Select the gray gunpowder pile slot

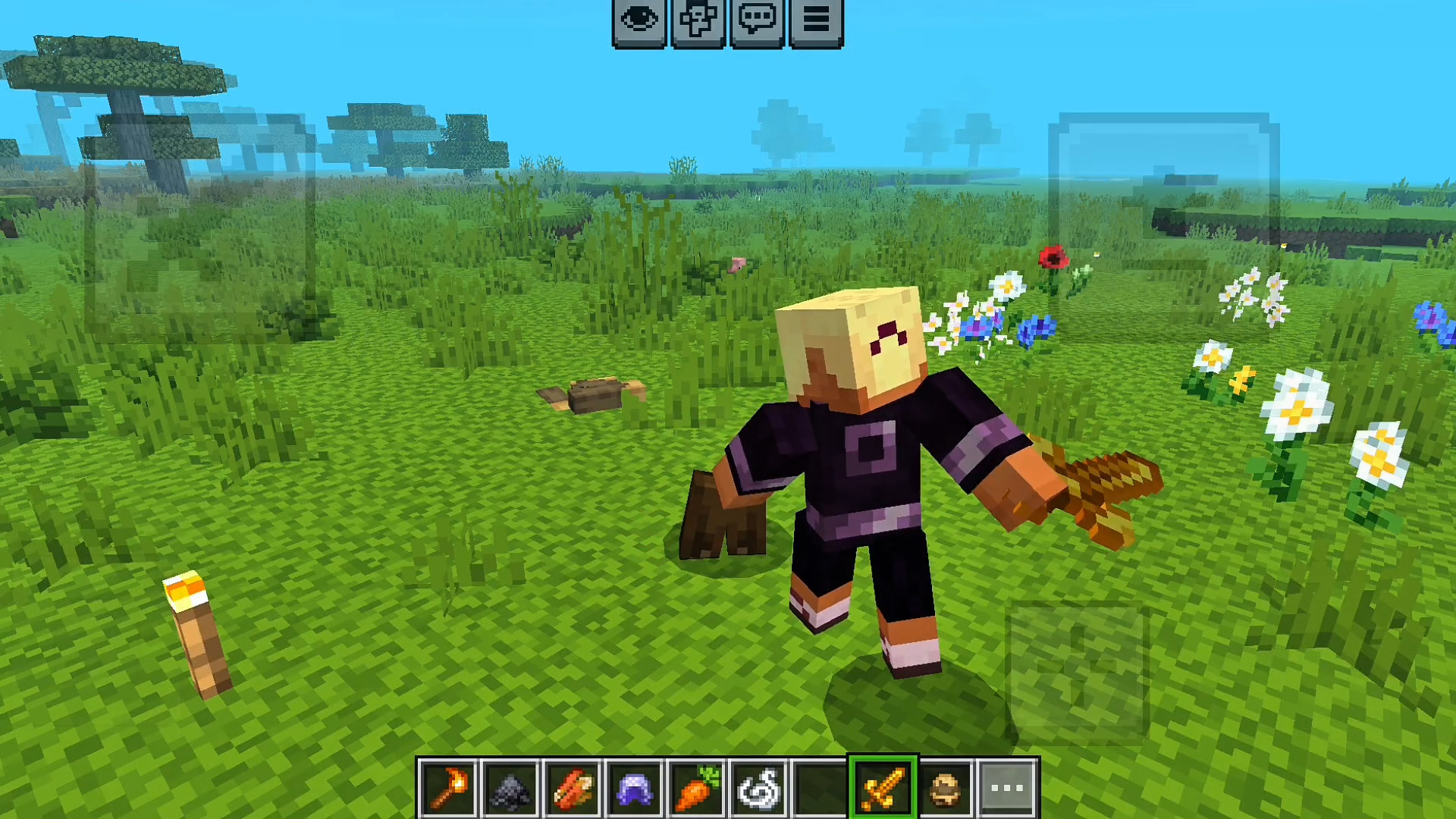coord(510,788)
